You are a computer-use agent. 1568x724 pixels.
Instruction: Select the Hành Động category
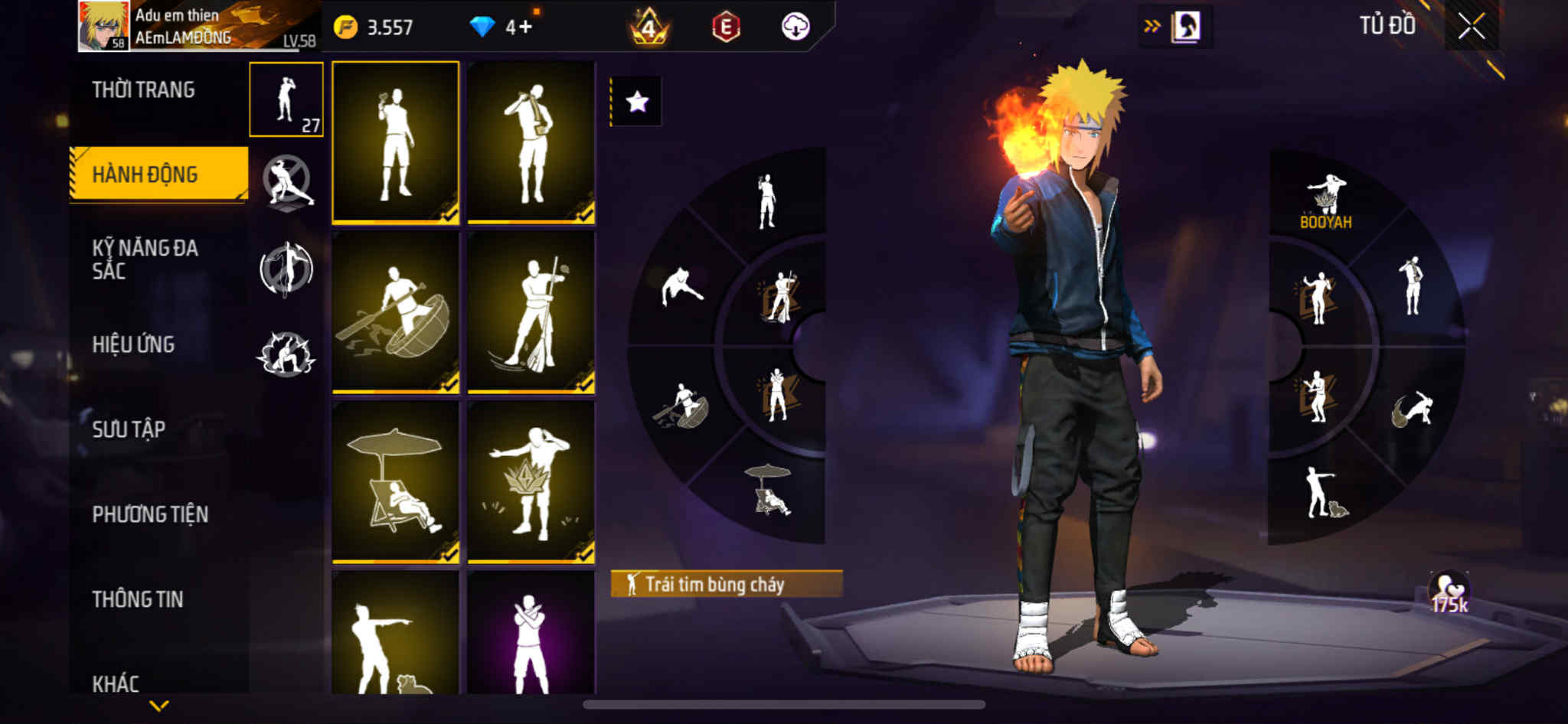(145, 174)
